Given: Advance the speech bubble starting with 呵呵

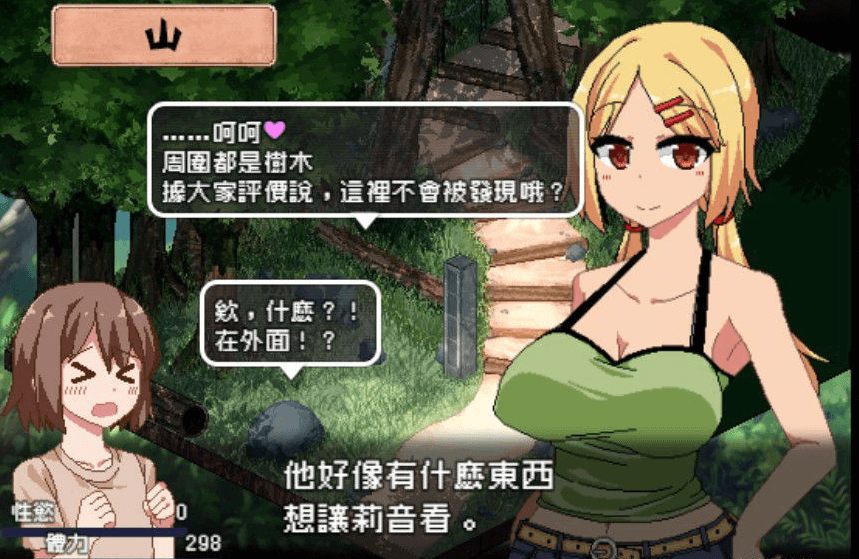Looking at the screenshot, I should (x=365, y=159).
